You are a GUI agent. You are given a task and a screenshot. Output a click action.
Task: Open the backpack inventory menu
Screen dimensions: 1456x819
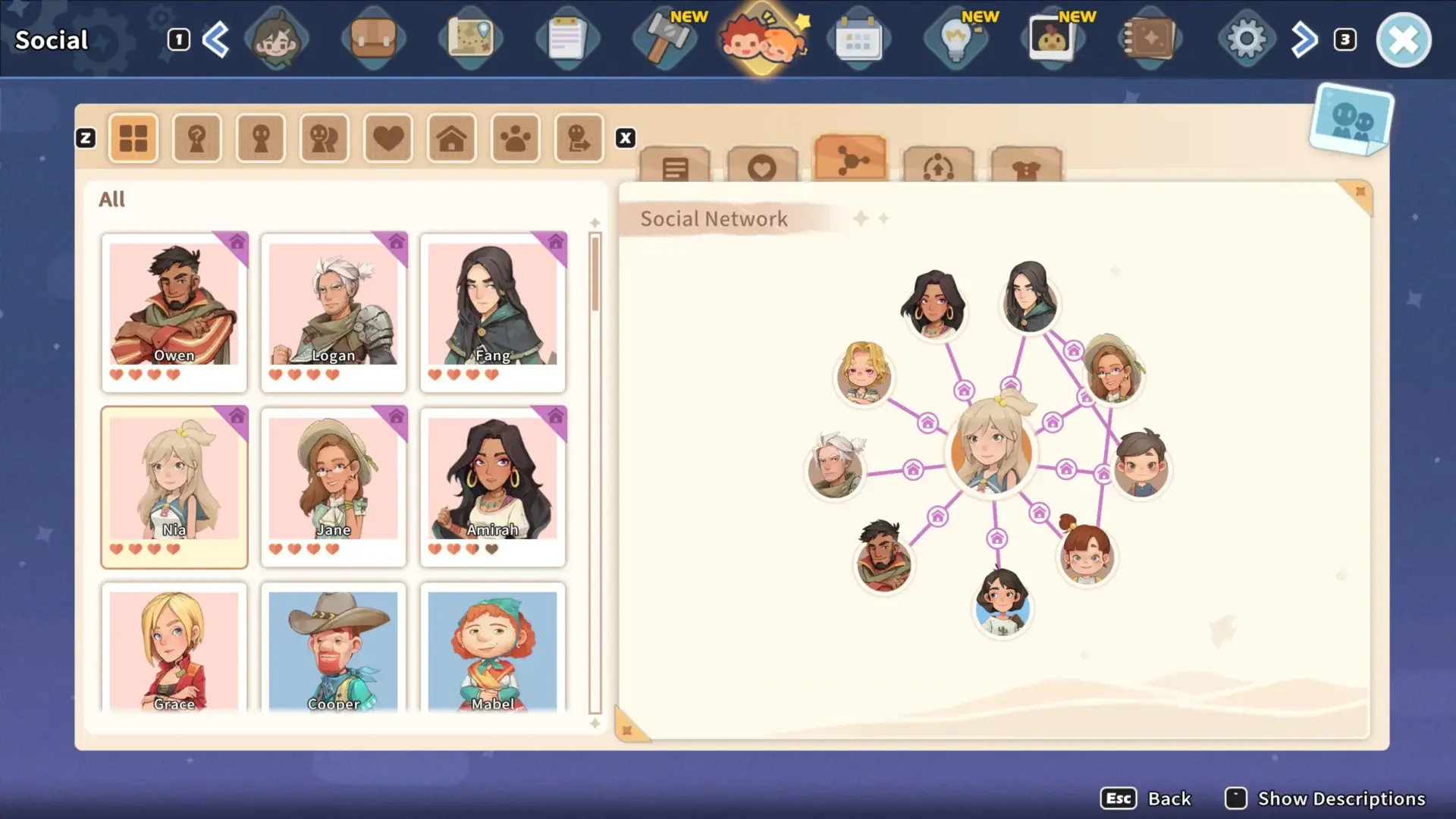click(373, 39)
